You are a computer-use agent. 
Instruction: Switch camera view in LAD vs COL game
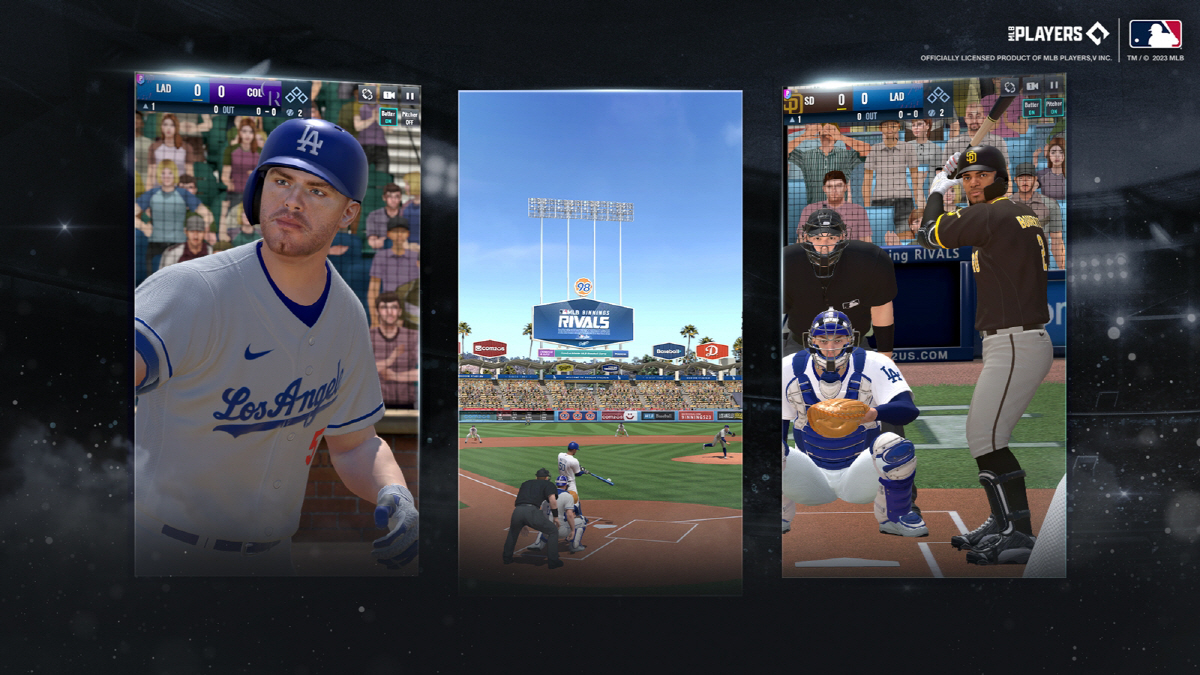[x=389, y=95]
